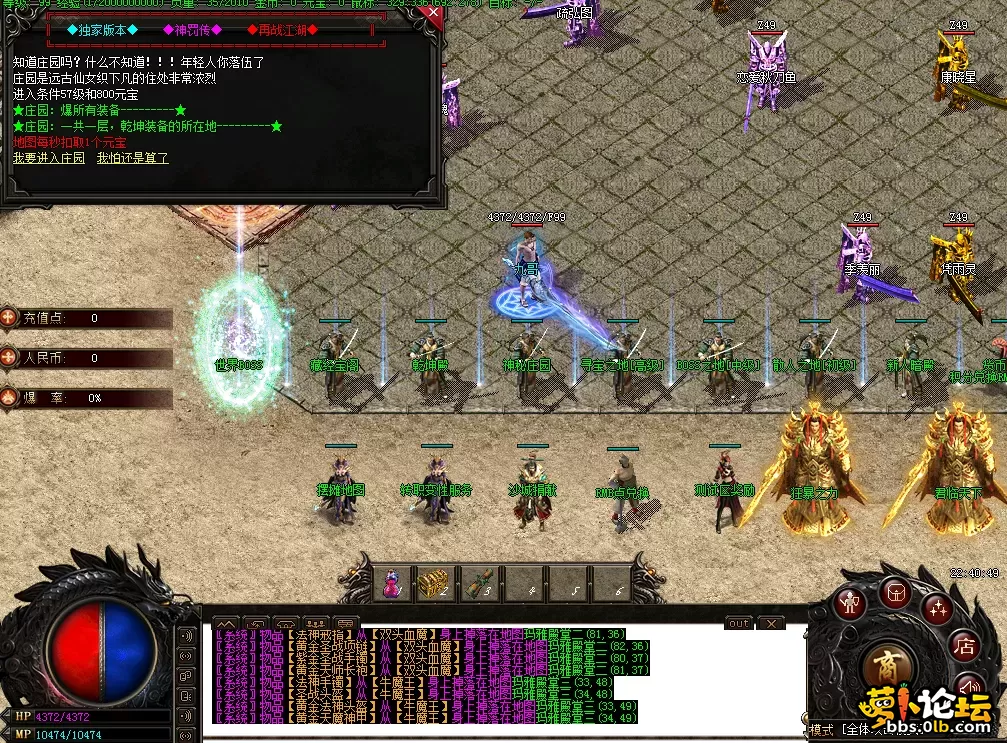Close the chat window with X
The height and width of the screenshot is (743, 1007).
coord(769,623)
